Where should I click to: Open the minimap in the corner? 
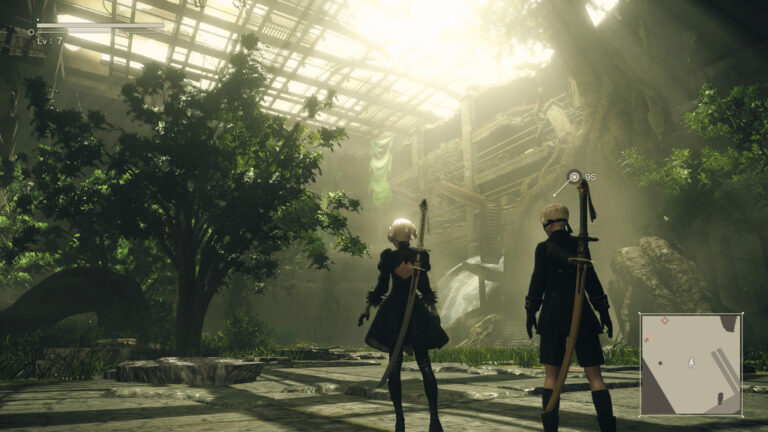pyautogui.click(x=690, y=364)
